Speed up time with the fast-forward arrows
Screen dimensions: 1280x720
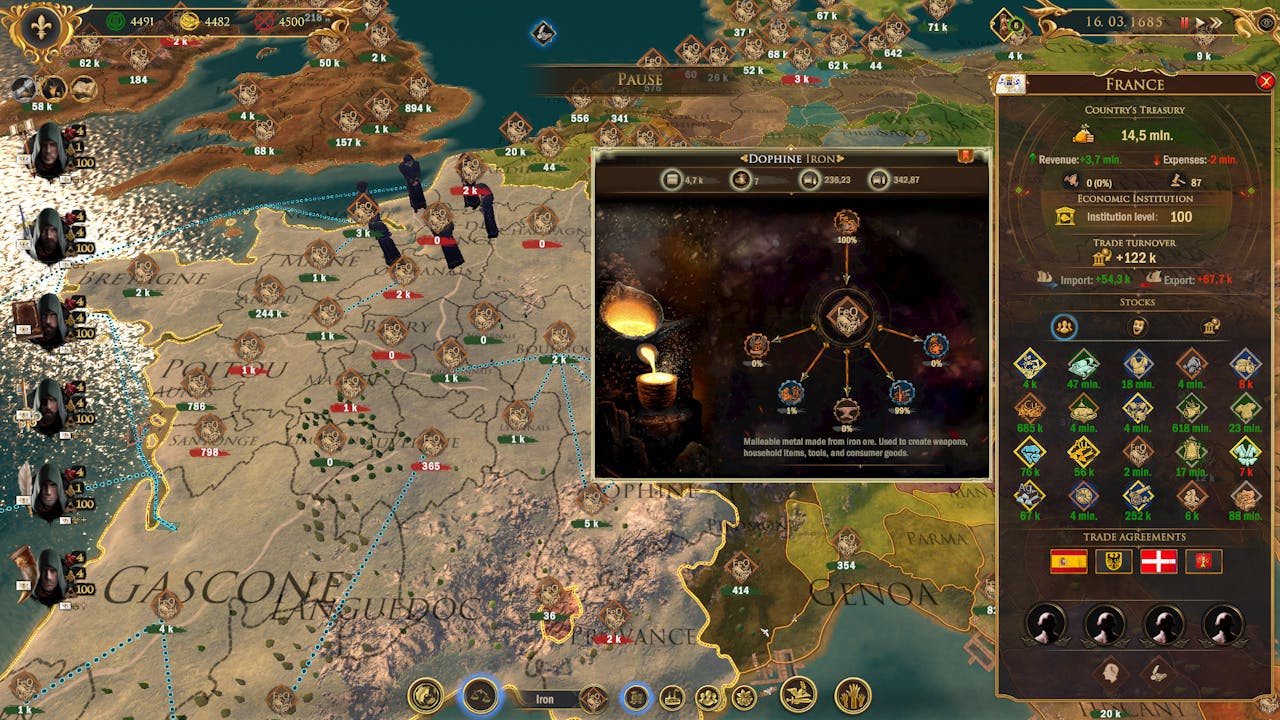[x=1217, y=22]
